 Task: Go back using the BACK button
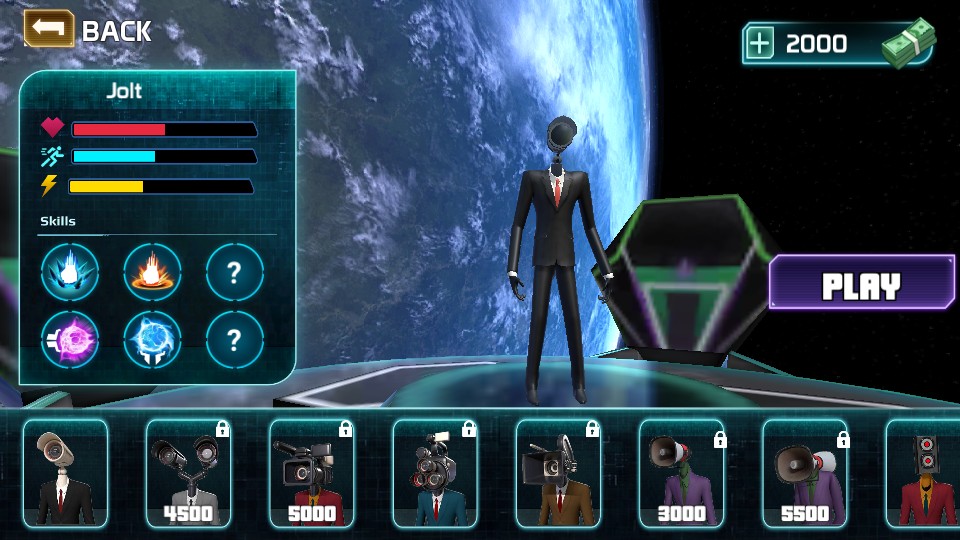coord(88,30)
